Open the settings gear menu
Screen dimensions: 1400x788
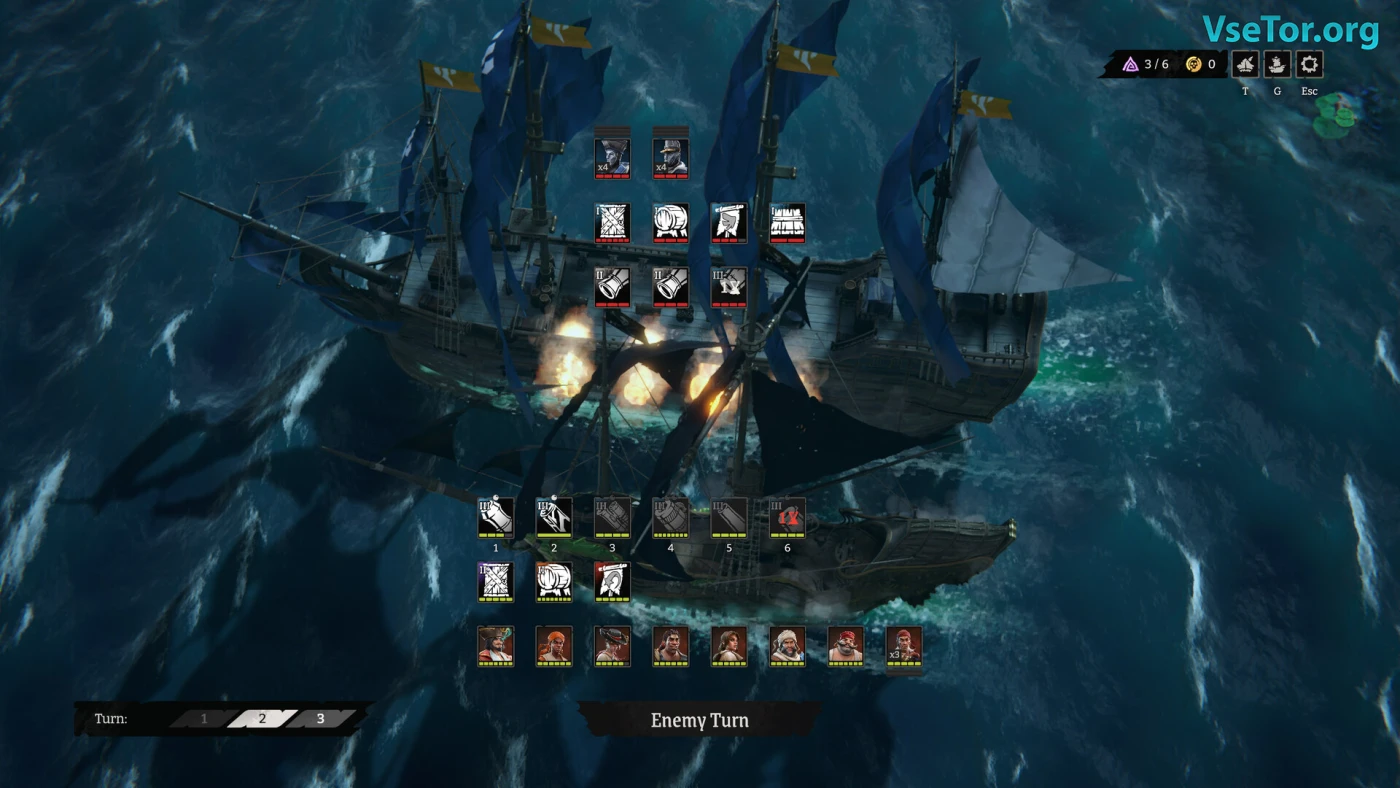(1309, 65)
